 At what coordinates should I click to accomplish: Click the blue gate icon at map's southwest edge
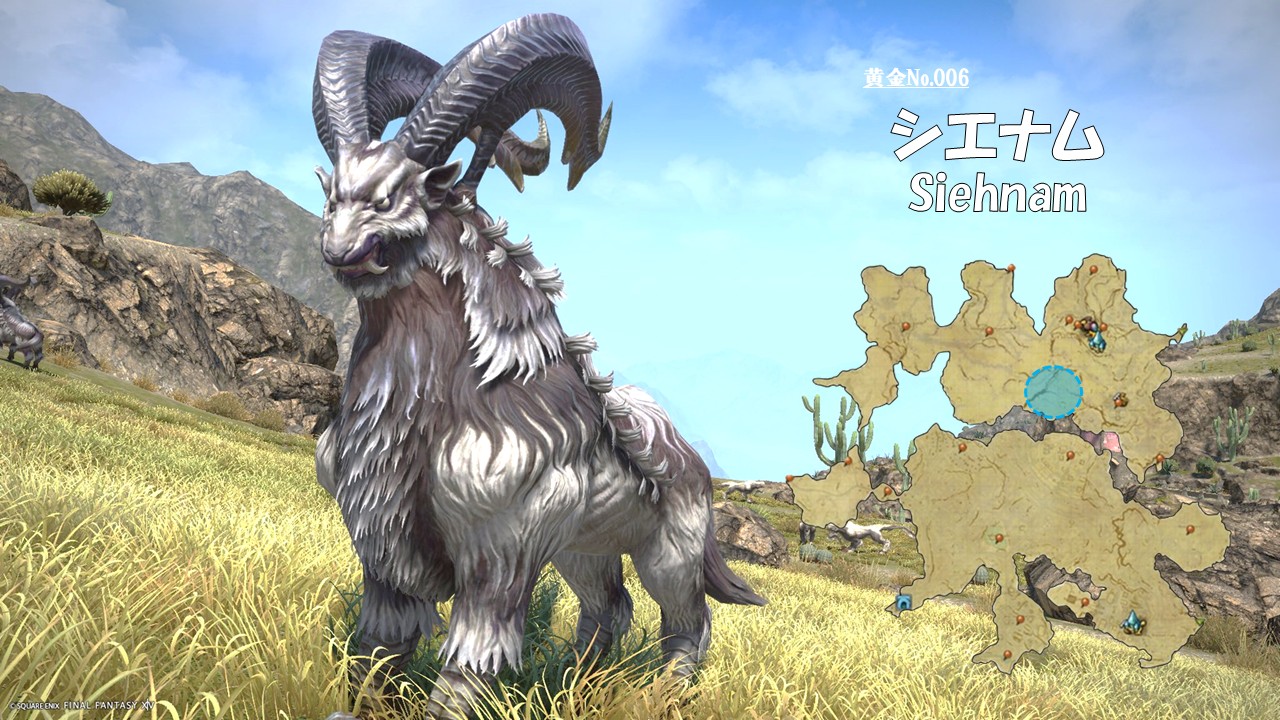click(x=904, y=602)
